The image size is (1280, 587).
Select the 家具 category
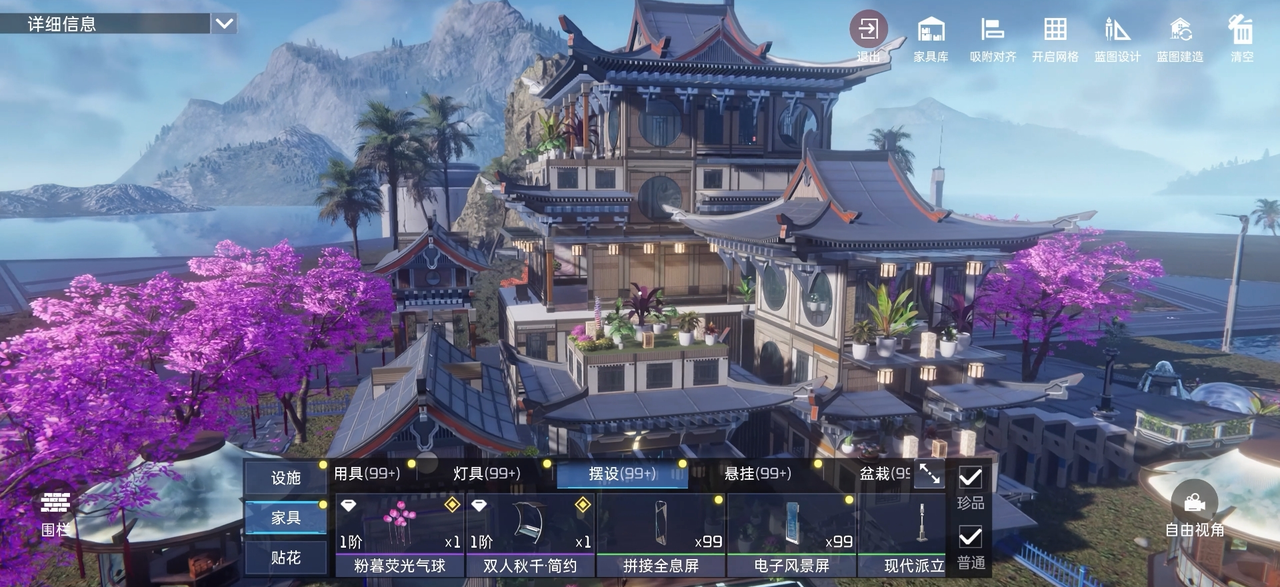point(286,518)
